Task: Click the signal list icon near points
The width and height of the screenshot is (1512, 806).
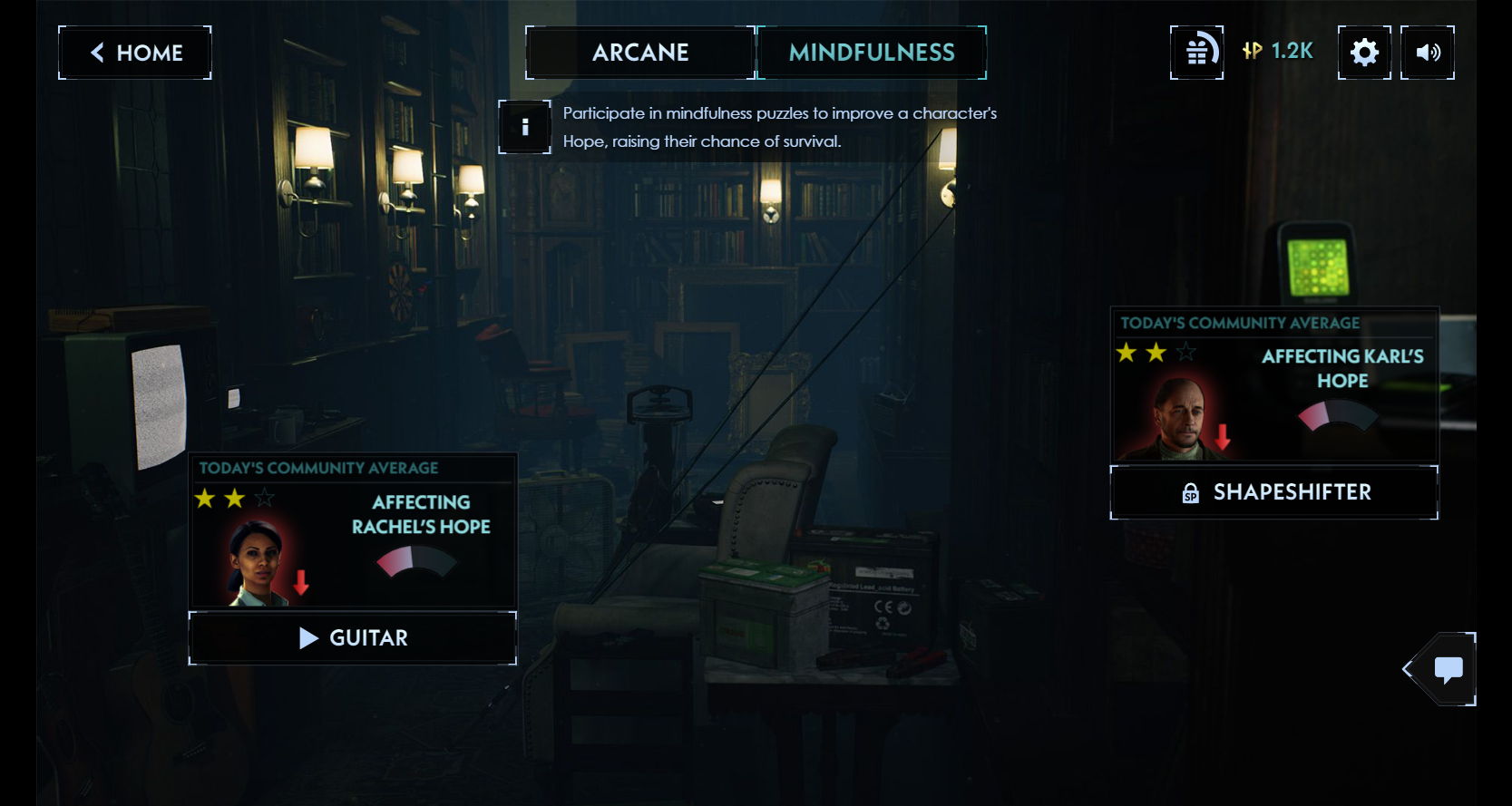Action: [1197, 53]
